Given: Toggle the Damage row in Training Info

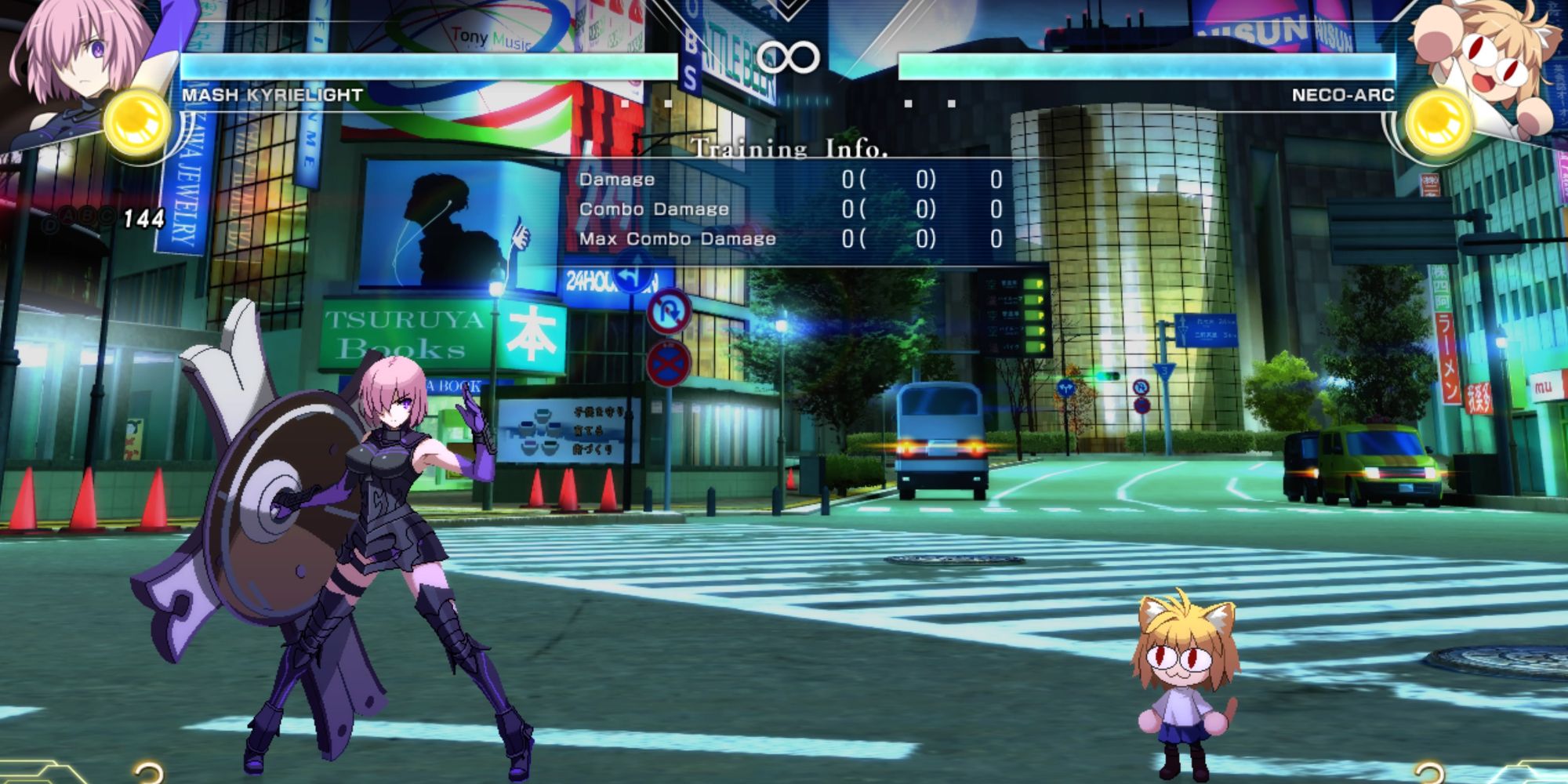Looking at the screenshot, I should click(615, 180).
